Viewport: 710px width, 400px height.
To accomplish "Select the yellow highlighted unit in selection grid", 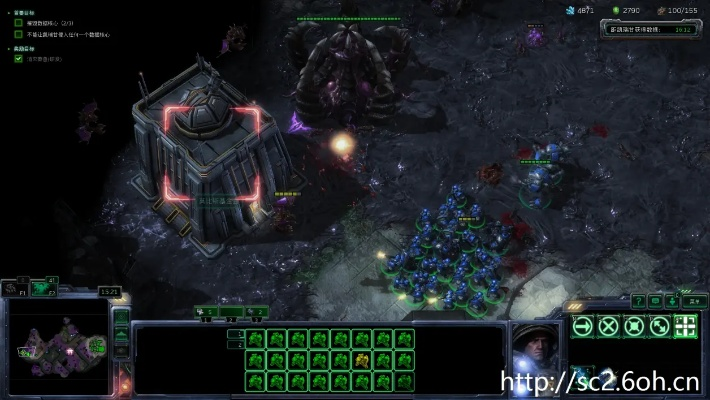I will pos(361,359).
